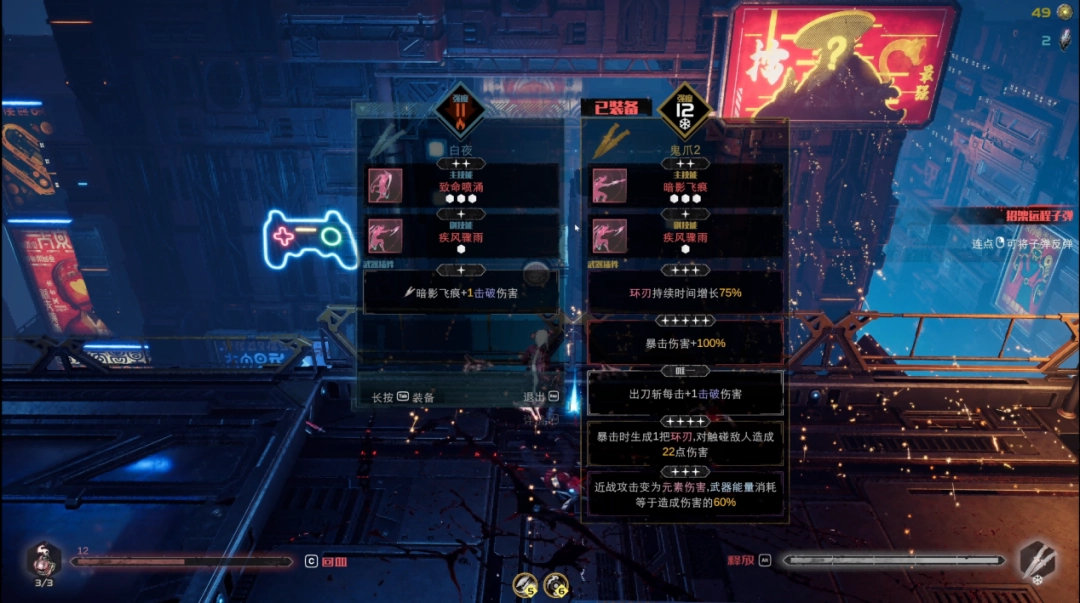This screenshot has height=603, width=1080.
Task: Select the 白夜 weapon's 疾风骤雨 sub skill
Action: click(462, 238)
